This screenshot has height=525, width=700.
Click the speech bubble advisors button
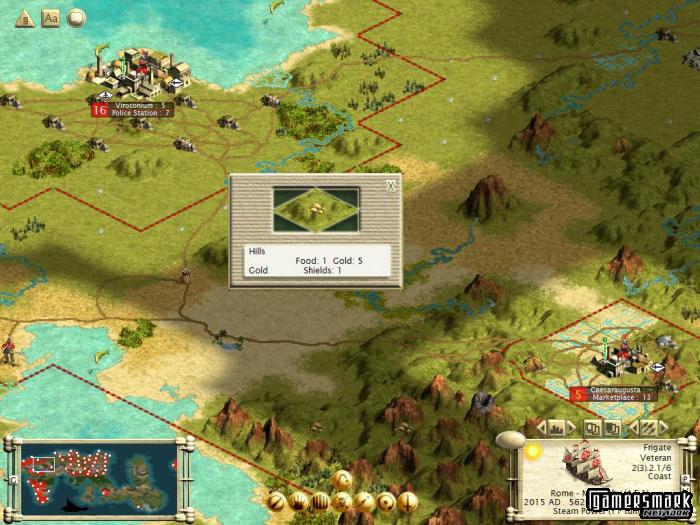(x=76, y=17)
